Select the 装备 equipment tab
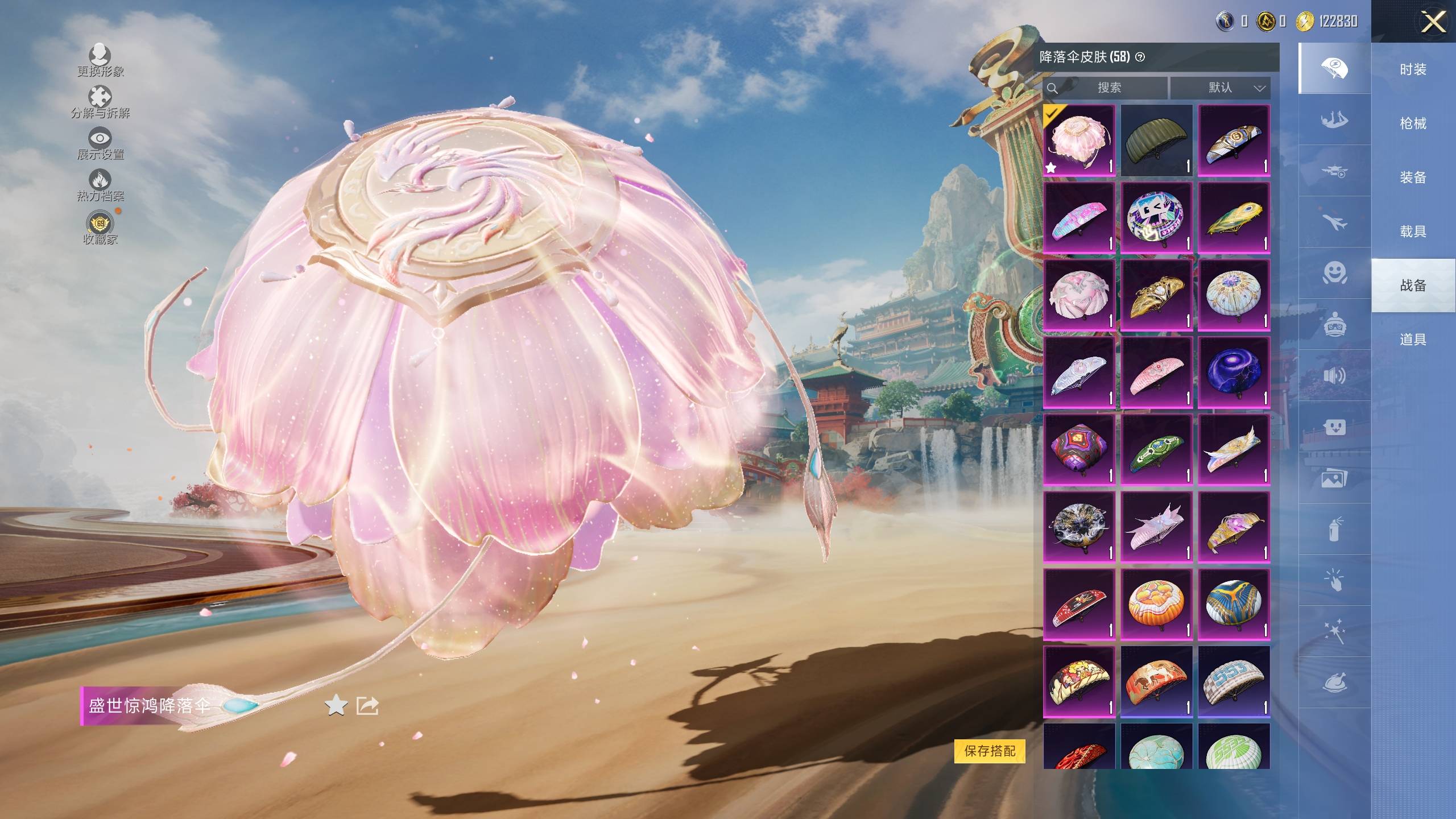This screenshot has height=819, width=1456. tap(1413, 177)
